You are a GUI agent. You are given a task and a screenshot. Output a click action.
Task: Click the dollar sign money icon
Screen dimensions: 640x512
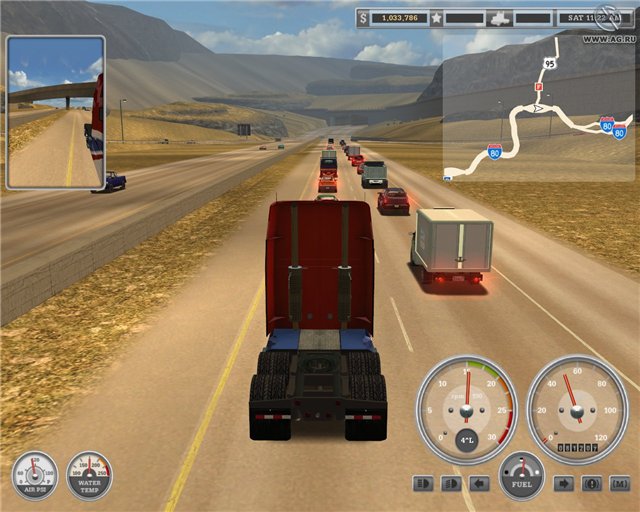[x=365, y=18]
